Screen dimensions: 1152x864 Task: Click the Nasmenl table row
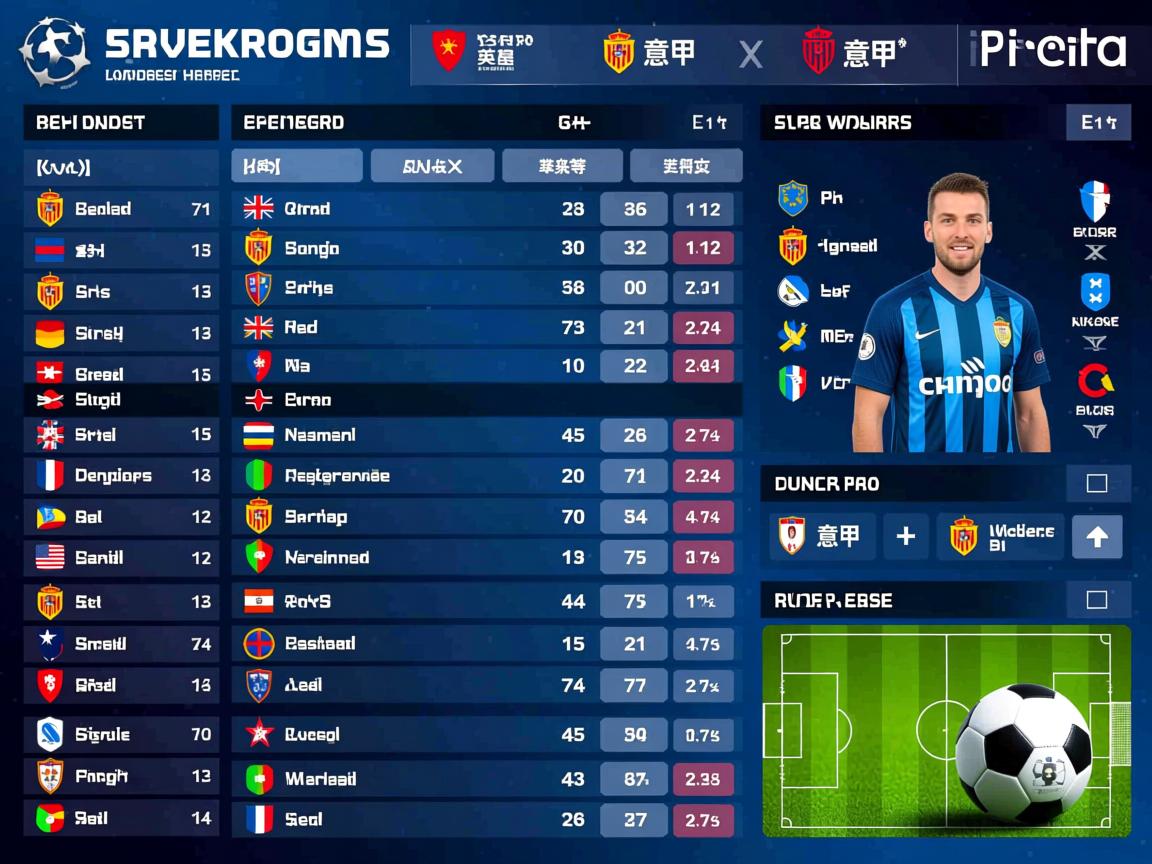pos(486,436)
